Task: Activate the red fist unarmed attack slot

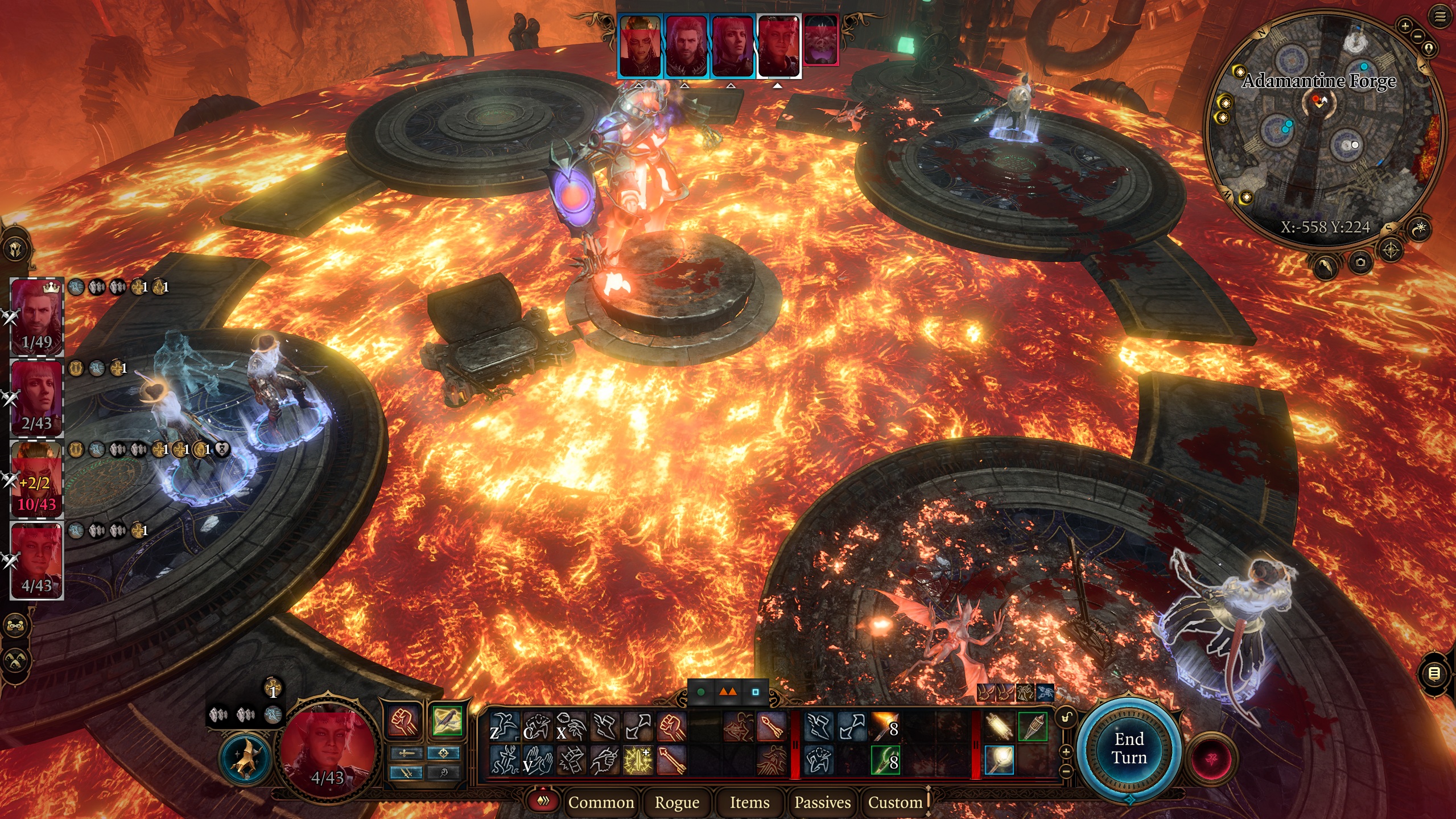Action: tap(403, 721)
